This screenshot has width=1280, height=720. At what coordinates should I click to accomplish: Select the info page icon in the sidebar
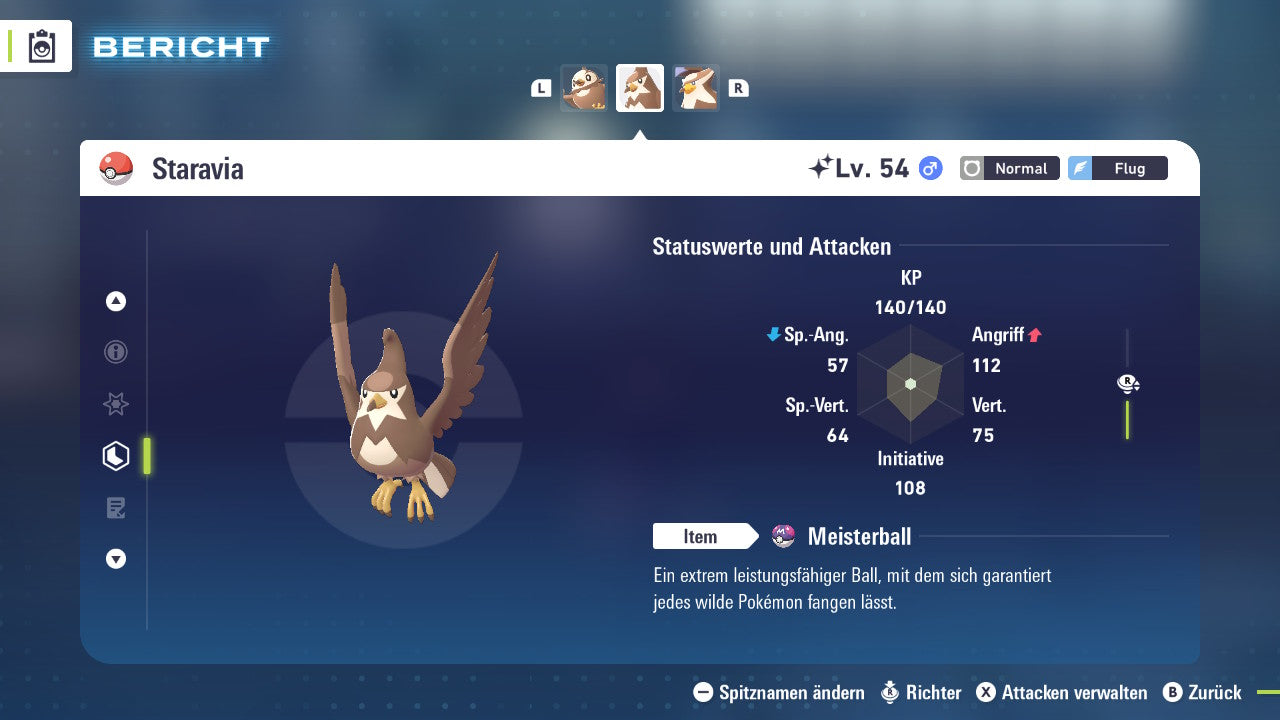tap(115, 352)
